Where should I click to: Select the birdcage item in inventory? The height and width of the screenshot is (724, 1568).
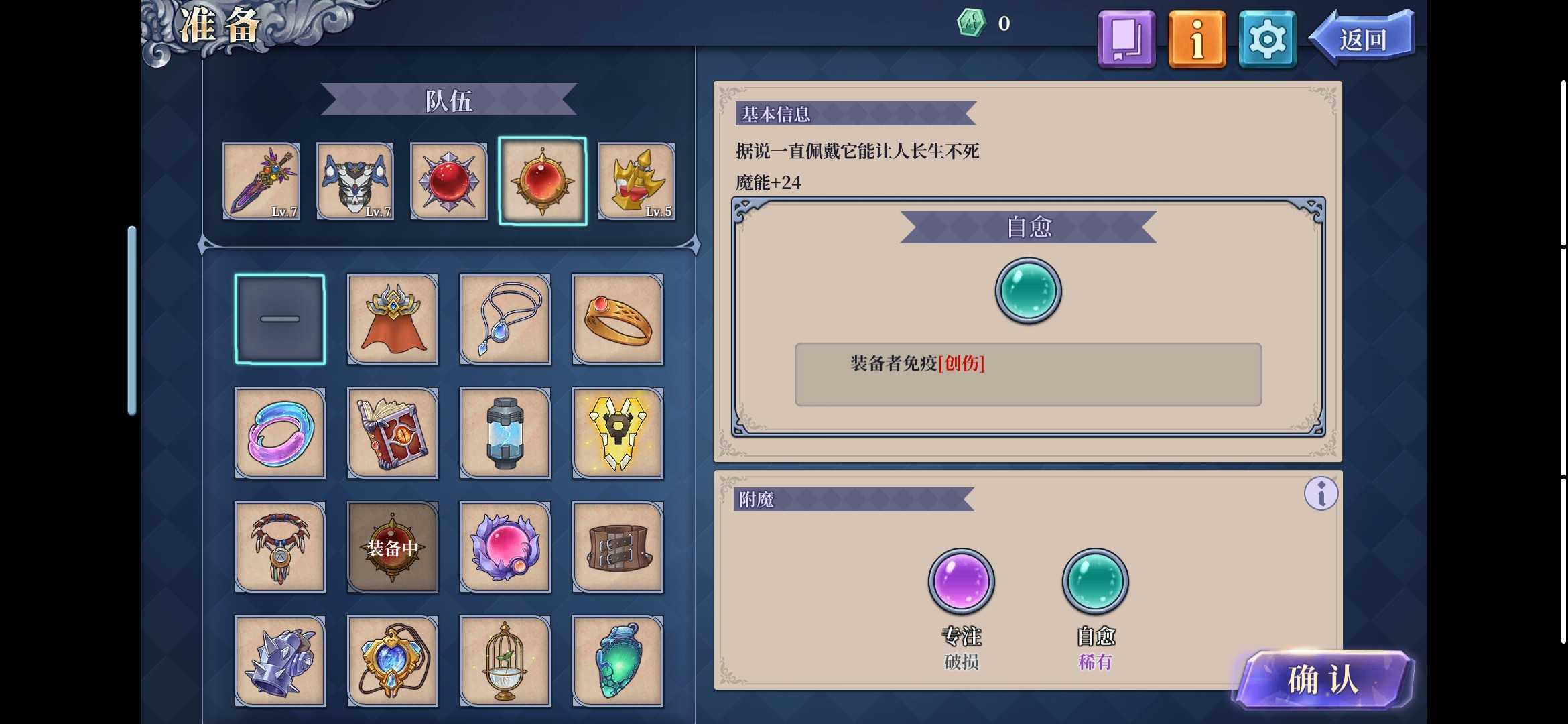click(x=505, y=660)
